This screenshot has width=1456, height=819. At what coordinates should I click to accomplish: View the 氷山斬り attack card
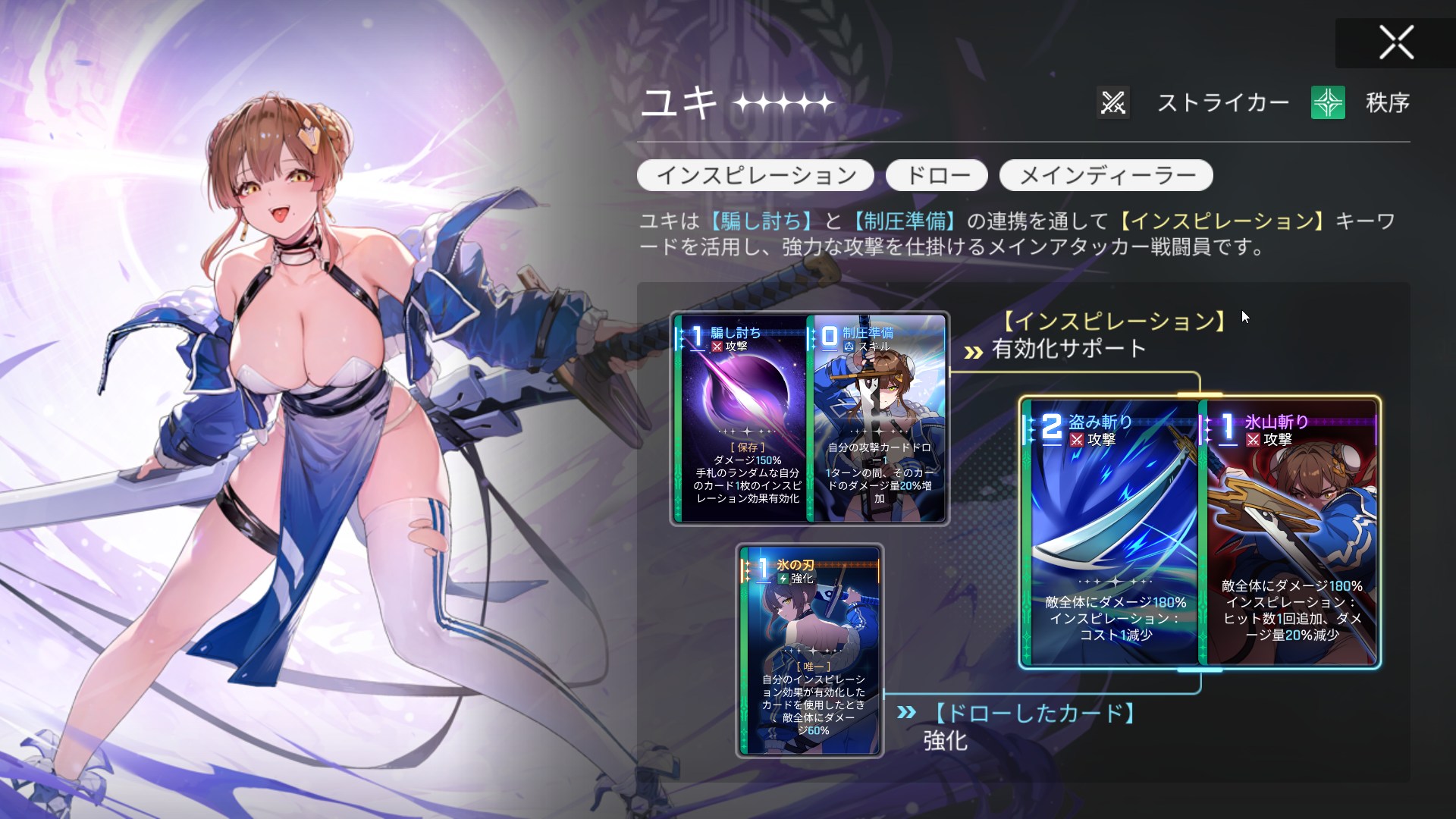tap(1289, 532)
